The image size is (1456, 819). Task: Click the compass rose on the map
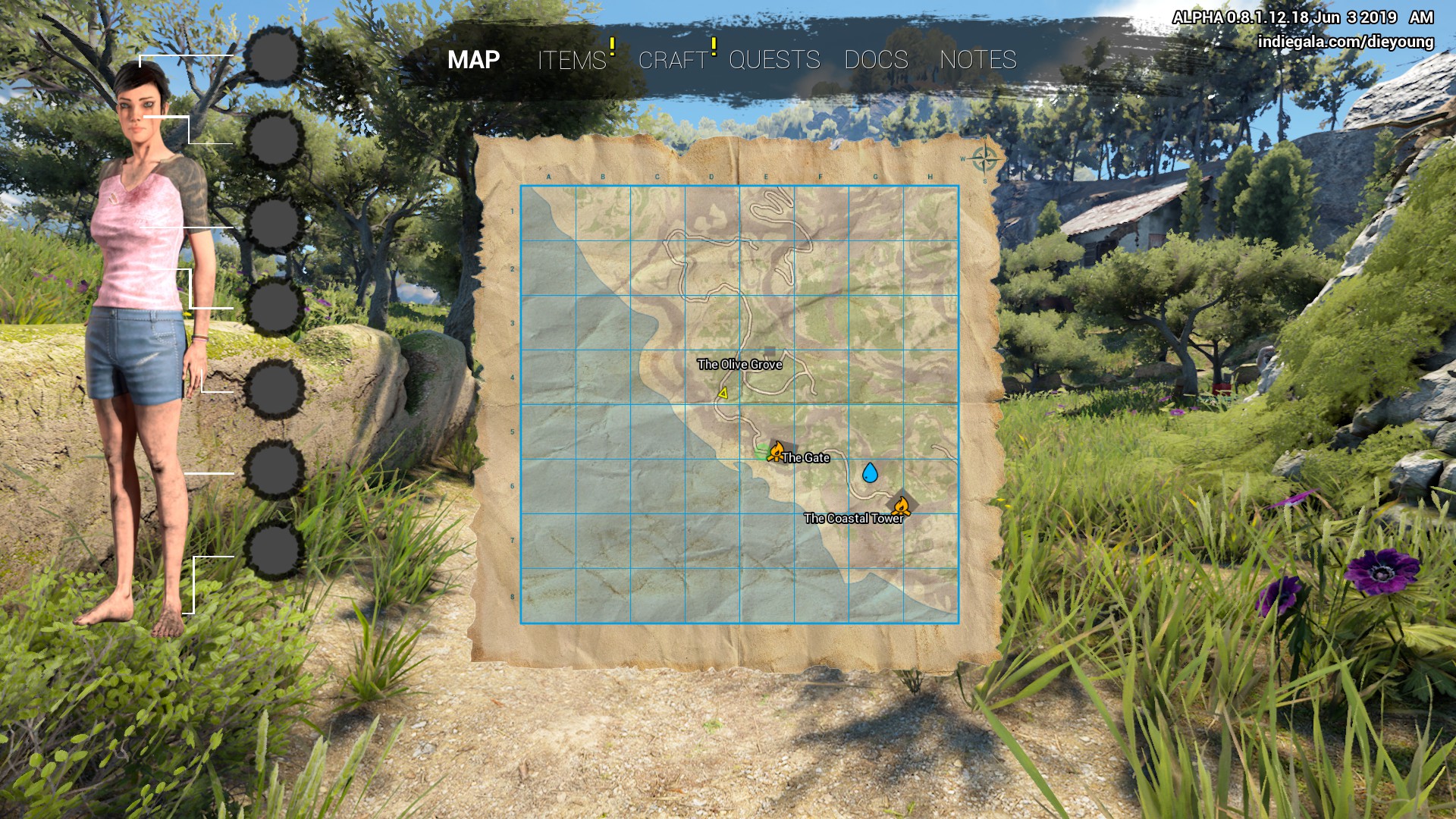point(984,160)
